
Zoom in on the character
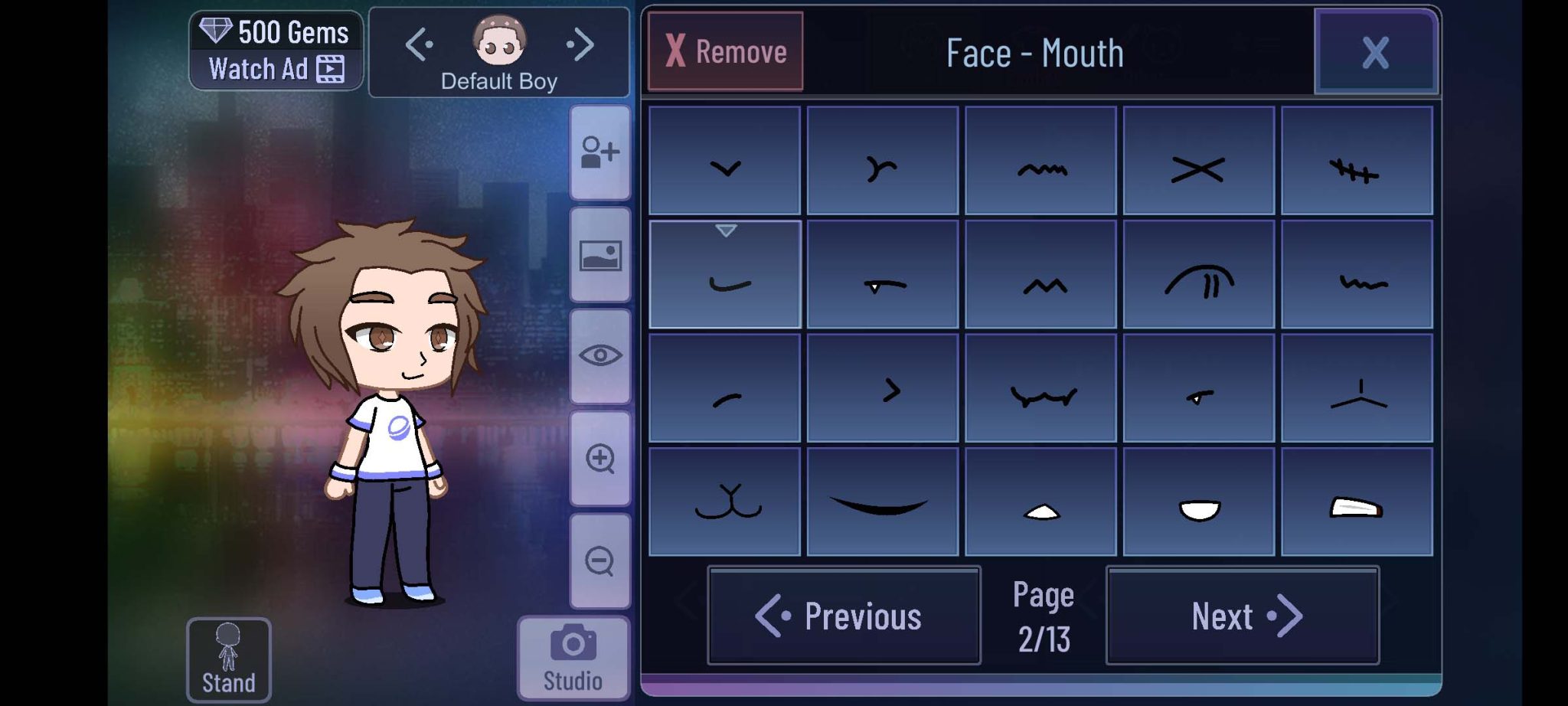pyautogui.click(x=600, y=459)
